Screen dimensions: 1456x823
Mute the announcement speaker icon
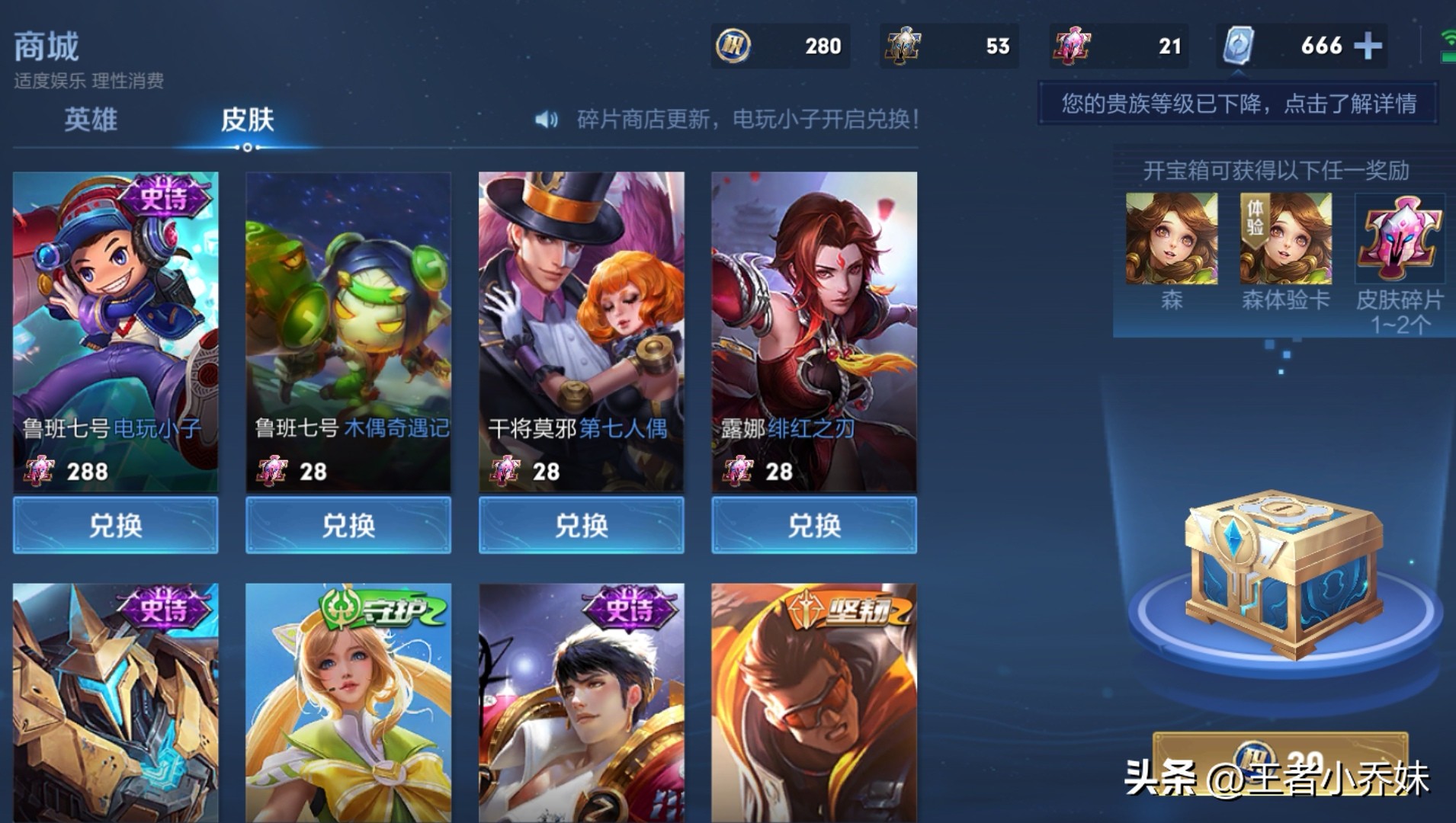pyautogui.click(x=544, y=119)
